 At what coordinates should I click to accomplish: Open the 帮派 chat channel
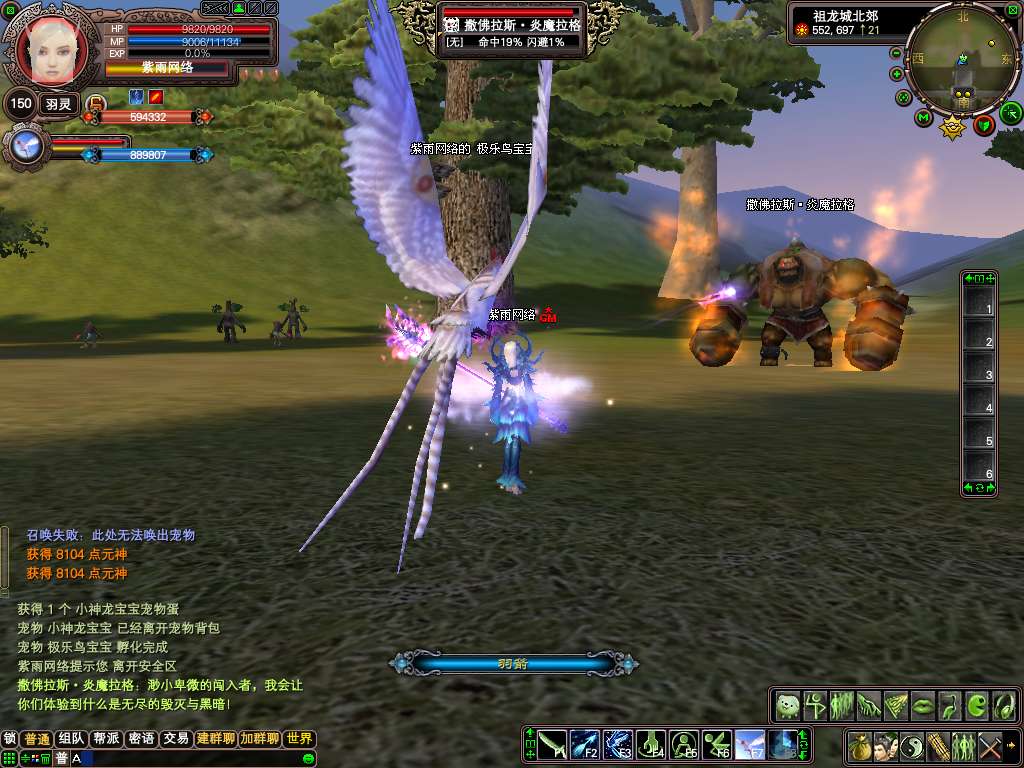(106, 739)
